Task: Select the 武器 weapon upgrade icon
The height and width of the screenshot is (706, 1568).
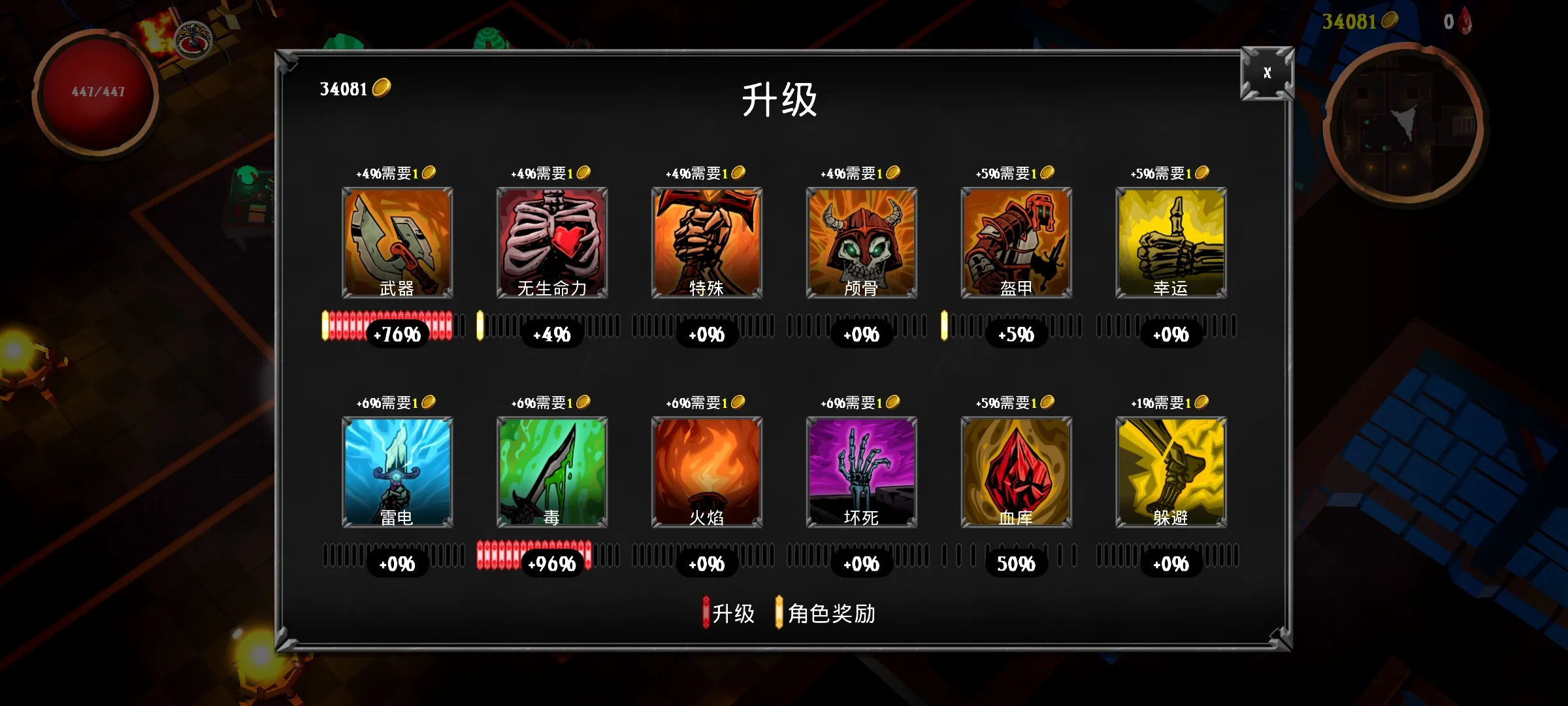Action: 397,242
